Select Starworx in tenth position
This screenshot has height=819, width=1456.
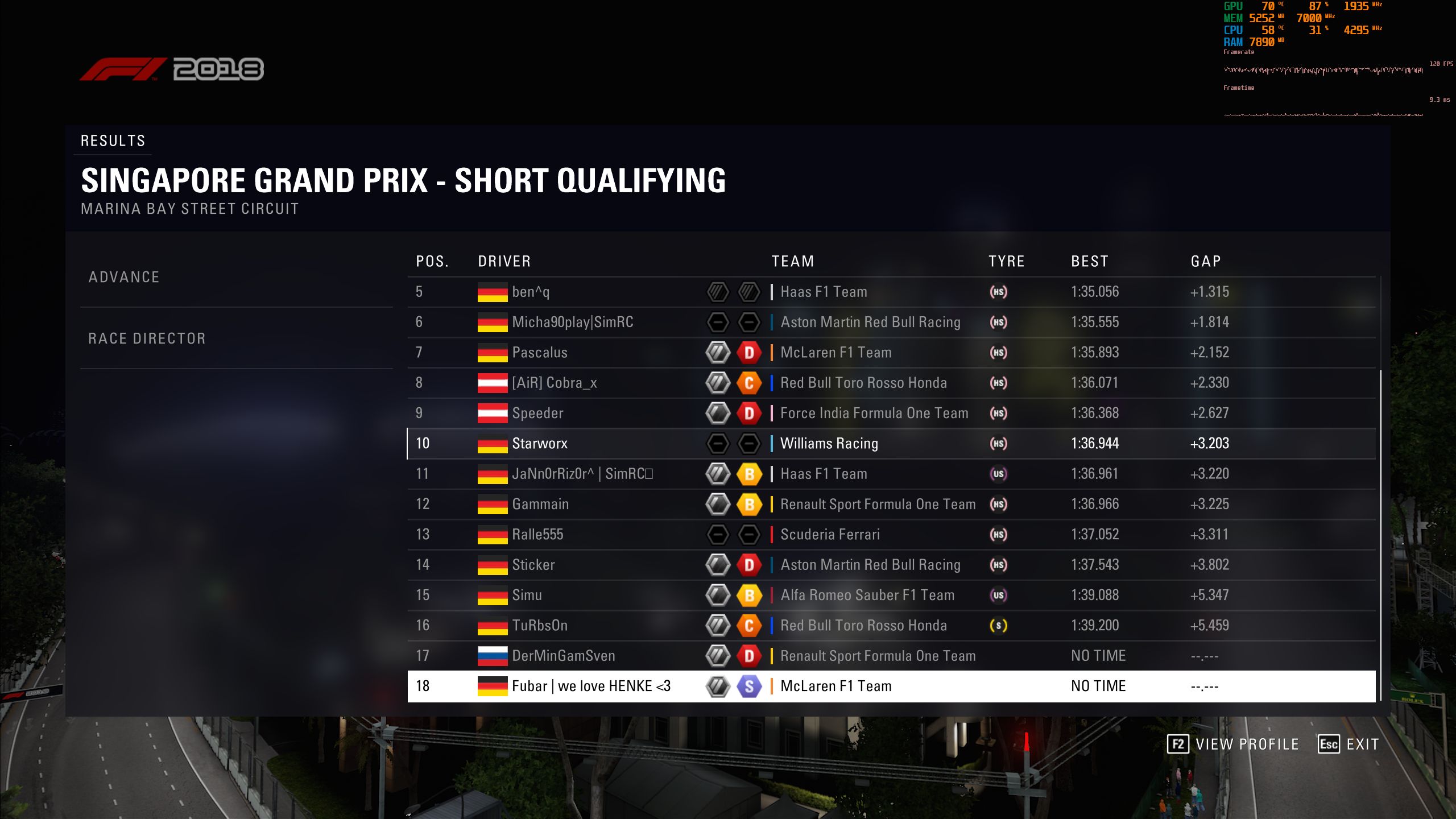pyautogui.click(x=891, y=444)
